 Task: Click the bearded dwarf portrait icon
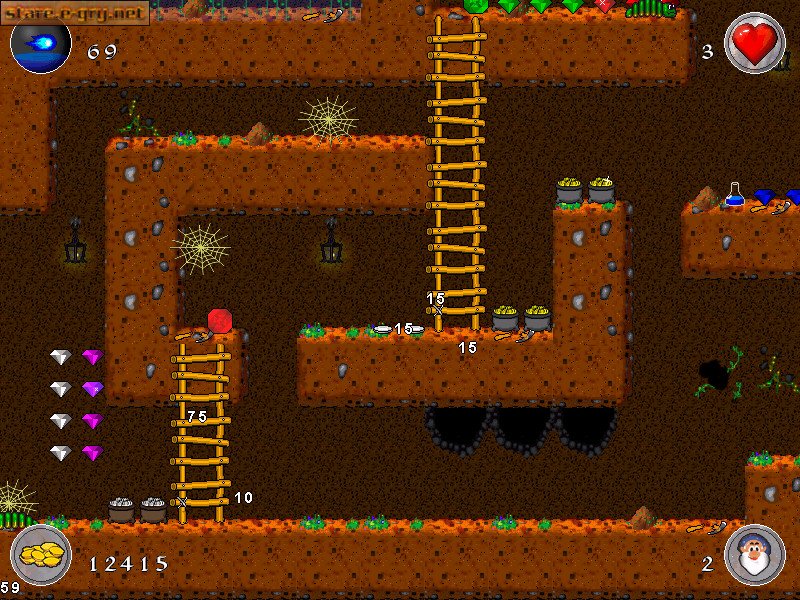click(754, 555)
